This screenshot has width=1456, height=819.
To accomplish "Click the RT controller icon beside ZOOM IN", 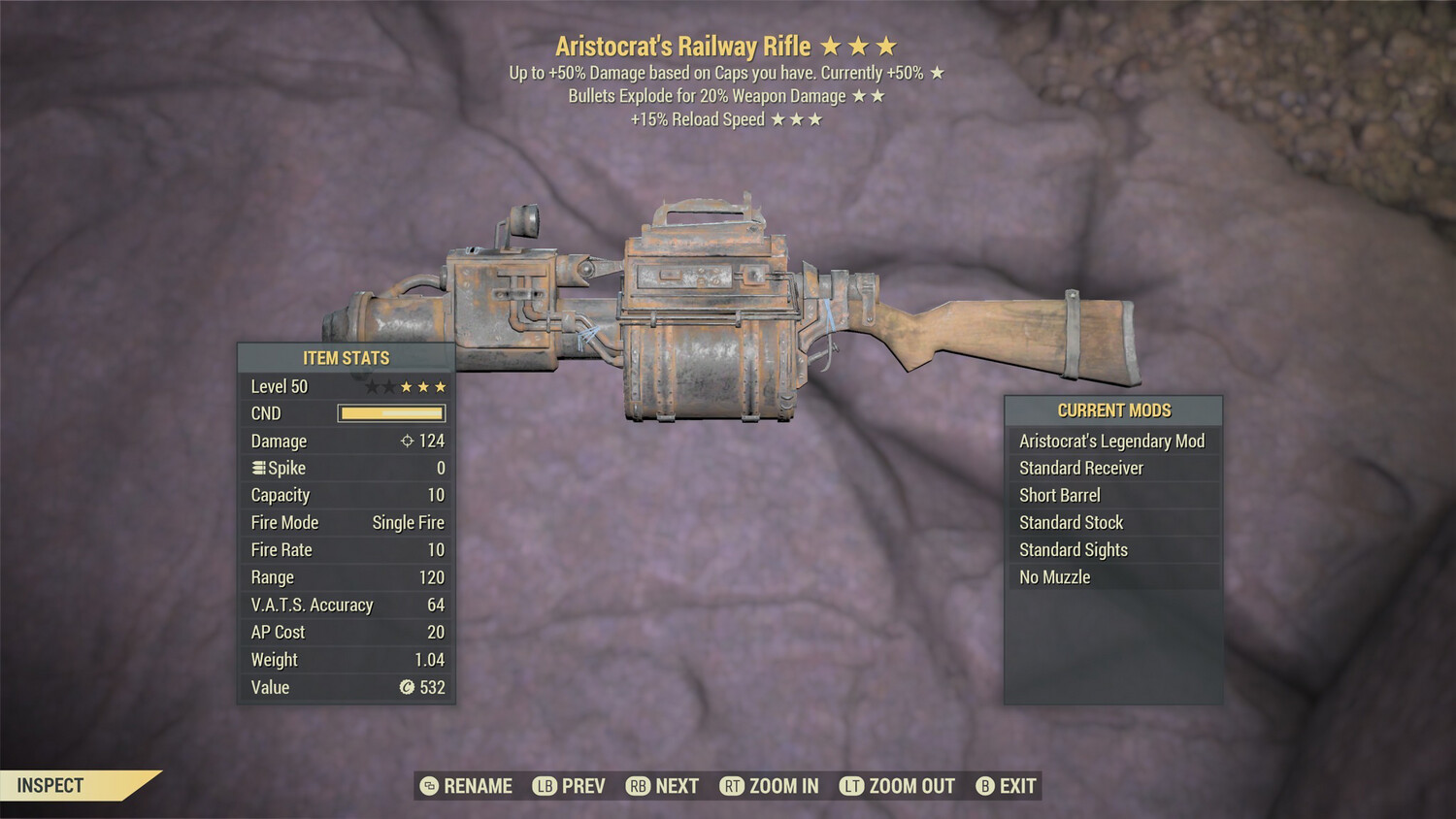I will [x=733, y=786].
